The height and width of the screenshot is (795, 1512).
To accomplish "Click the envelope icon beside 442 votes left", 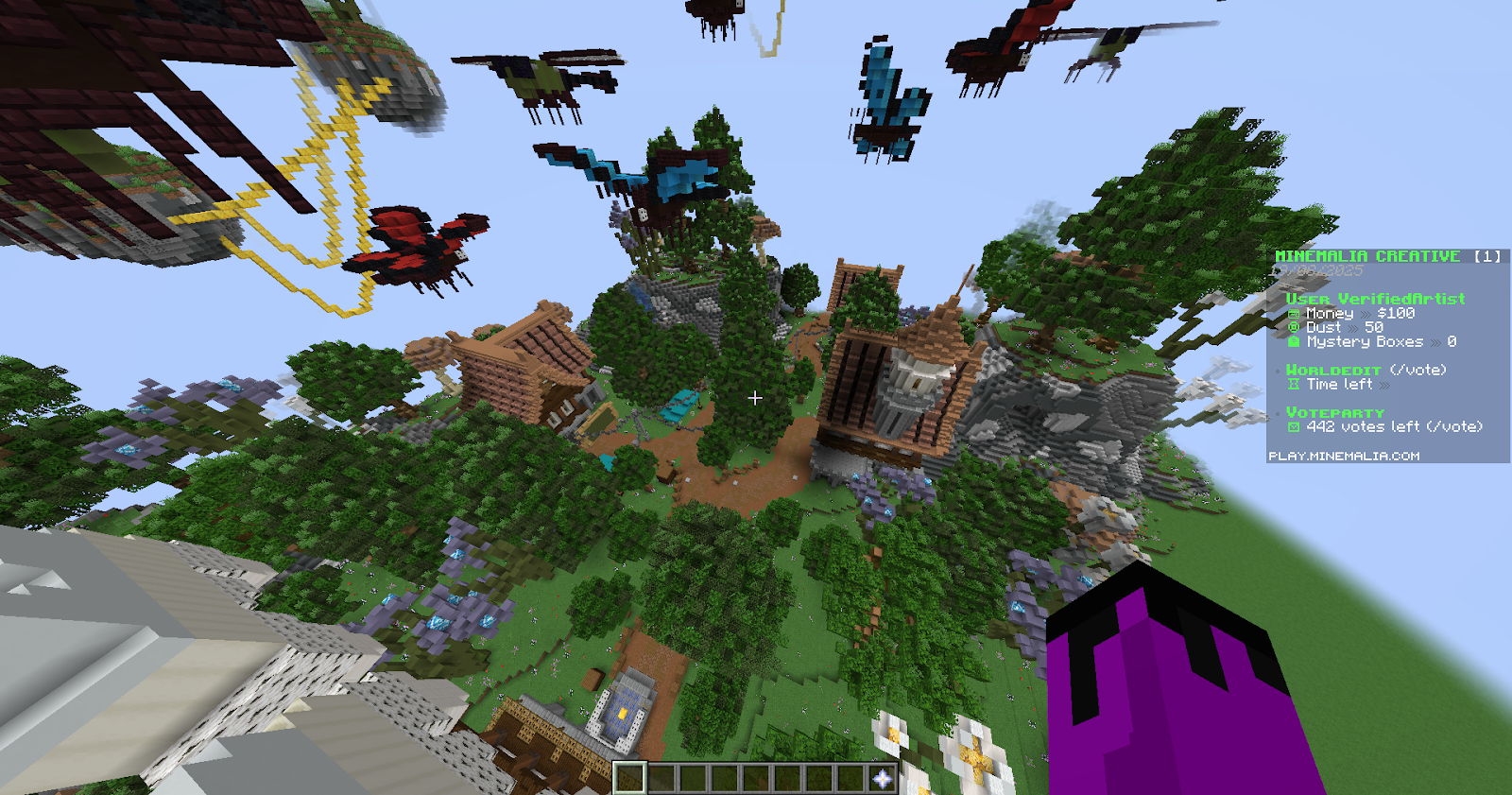I will coord(1294,427).
